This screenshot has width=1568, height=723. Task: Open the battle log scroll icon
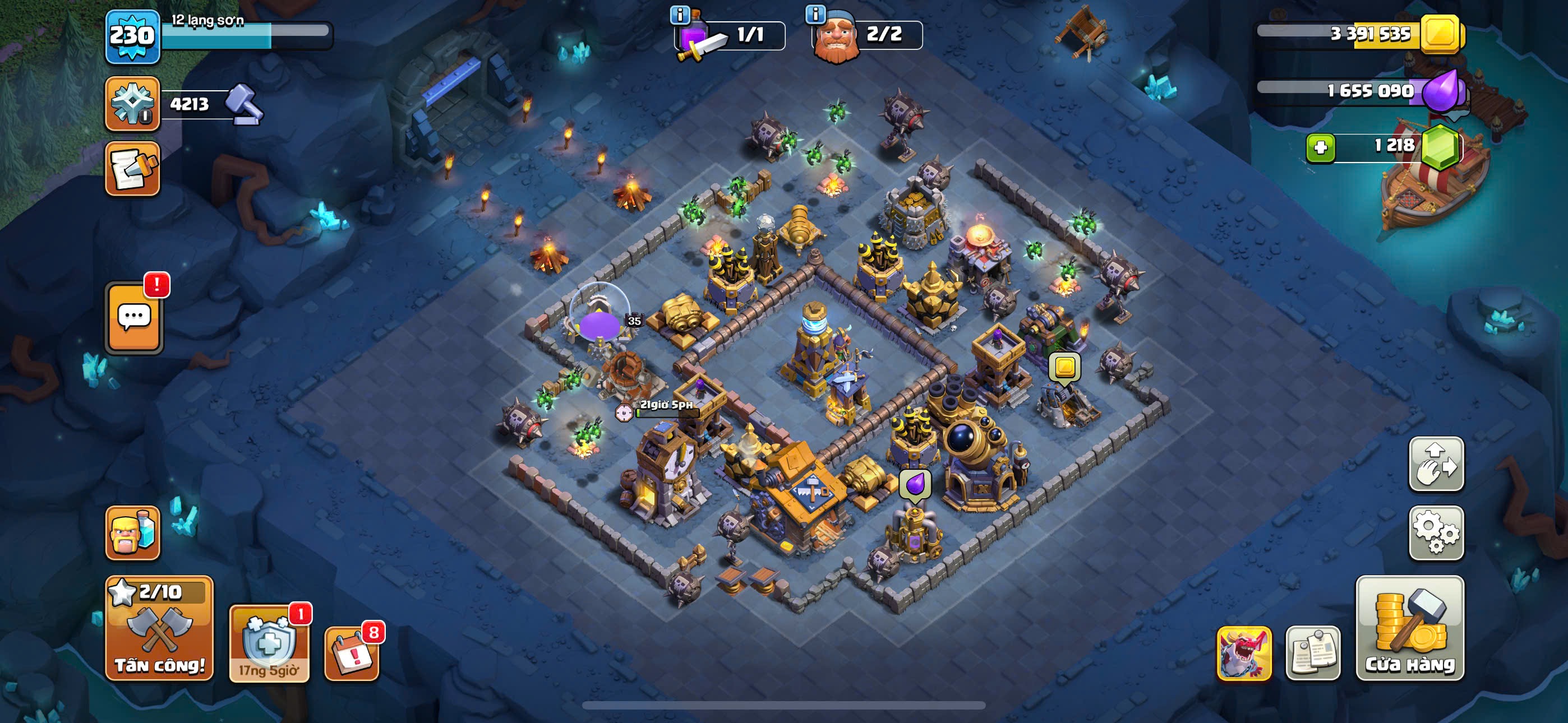coord(133,169)
